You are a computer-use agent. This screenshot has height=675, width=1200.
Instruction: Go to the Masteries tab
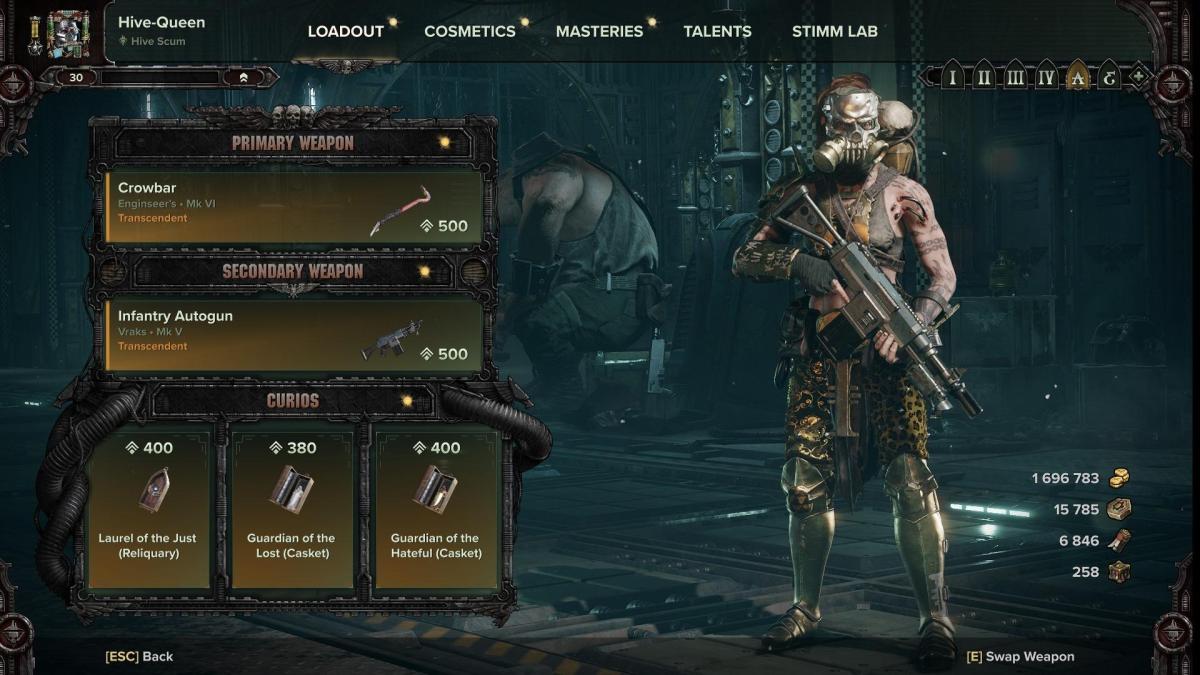(599, 31)
